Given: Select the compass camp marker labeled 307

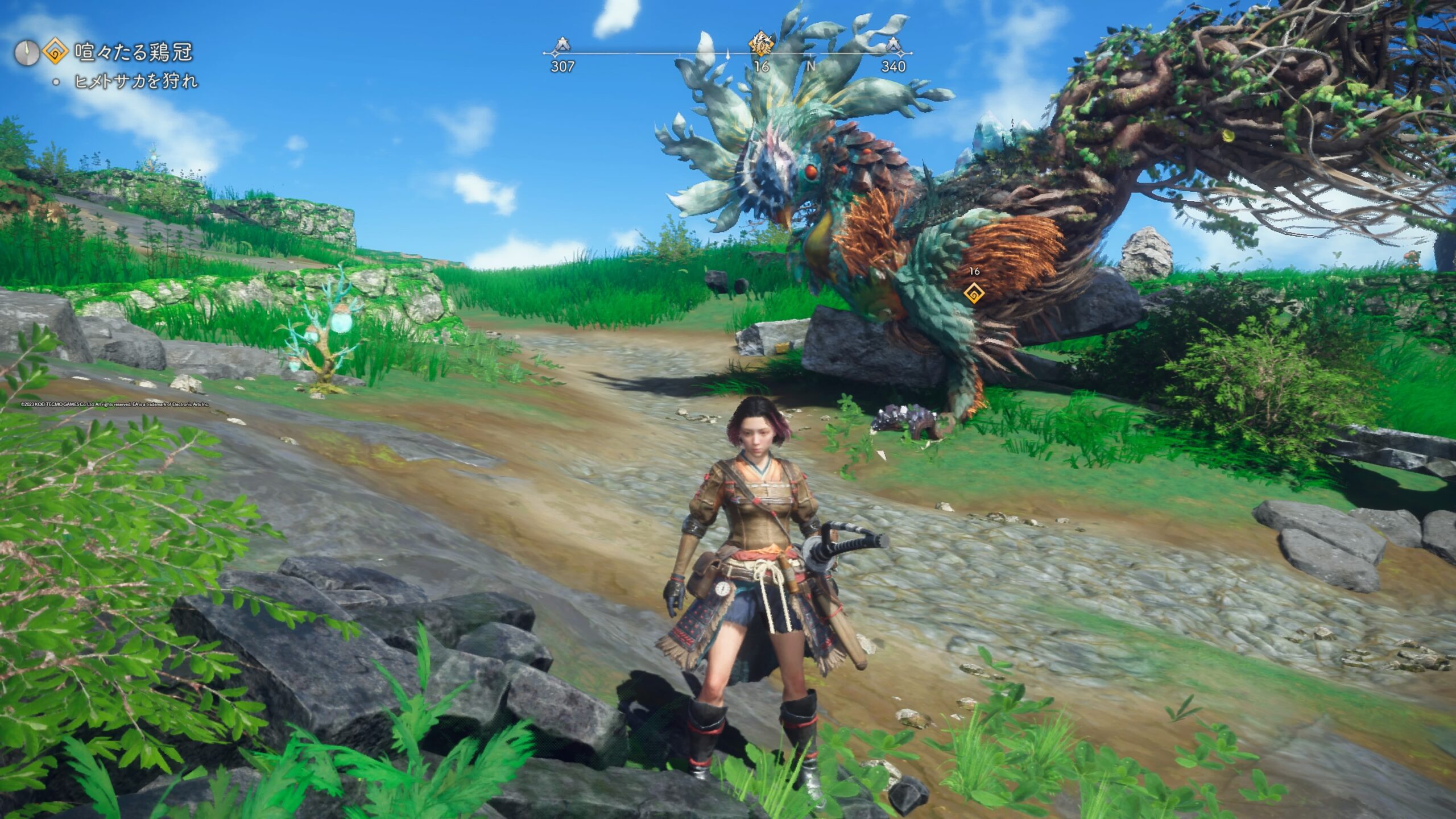Looking at the screenshot, I should [x=562, y=44].
